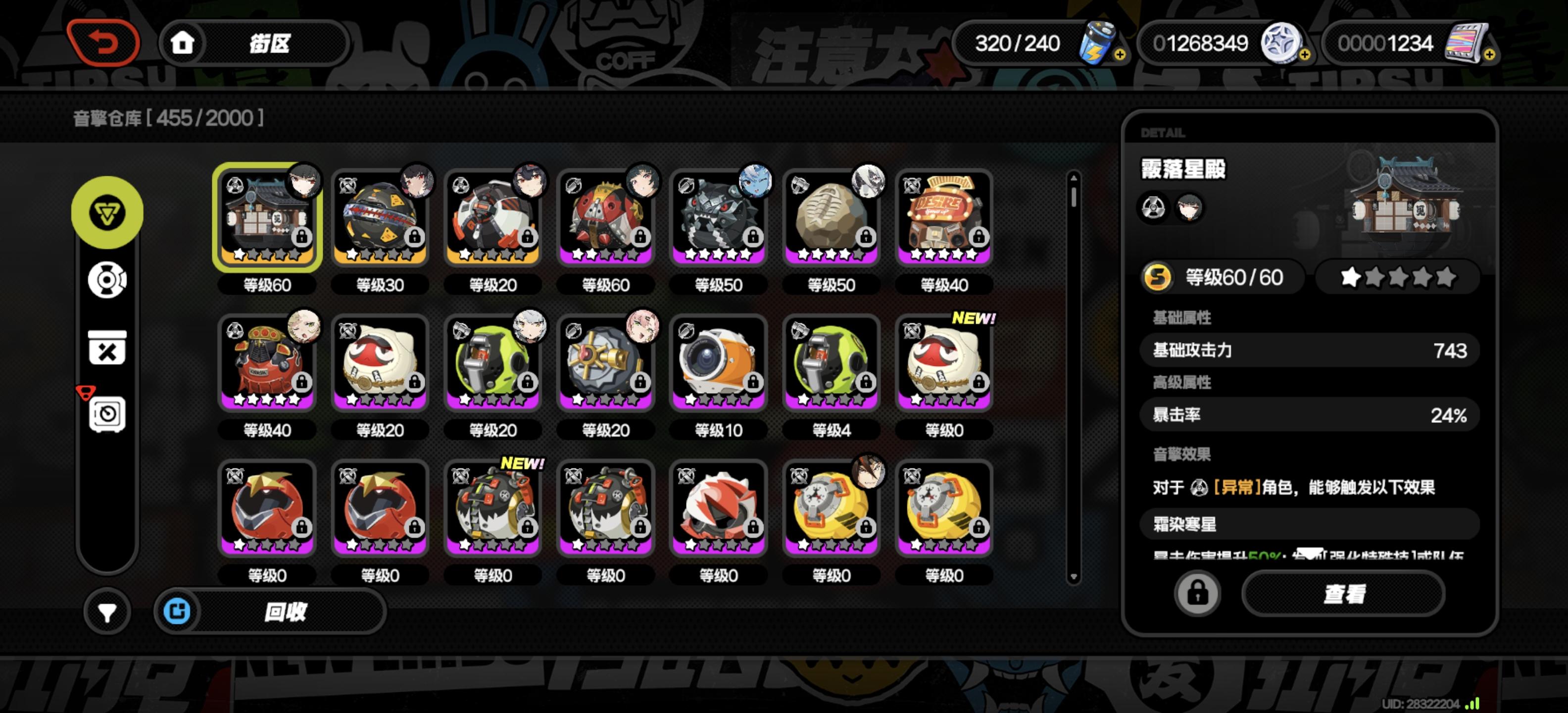
Task: Select the rock fossil engine at 等级50
Action: 831,217
